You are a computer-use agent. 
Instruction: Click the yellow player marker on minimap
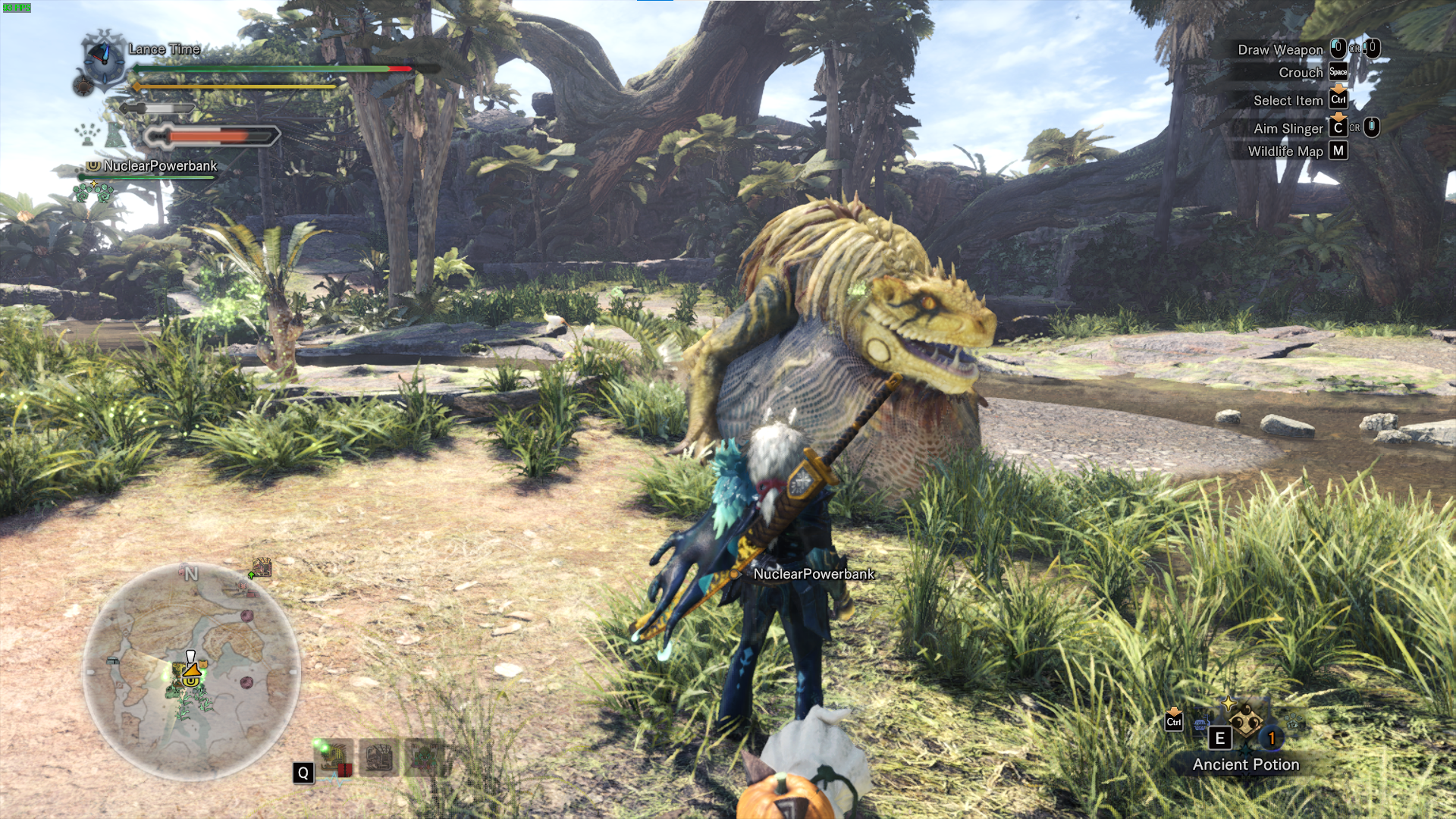click(193, 670)
